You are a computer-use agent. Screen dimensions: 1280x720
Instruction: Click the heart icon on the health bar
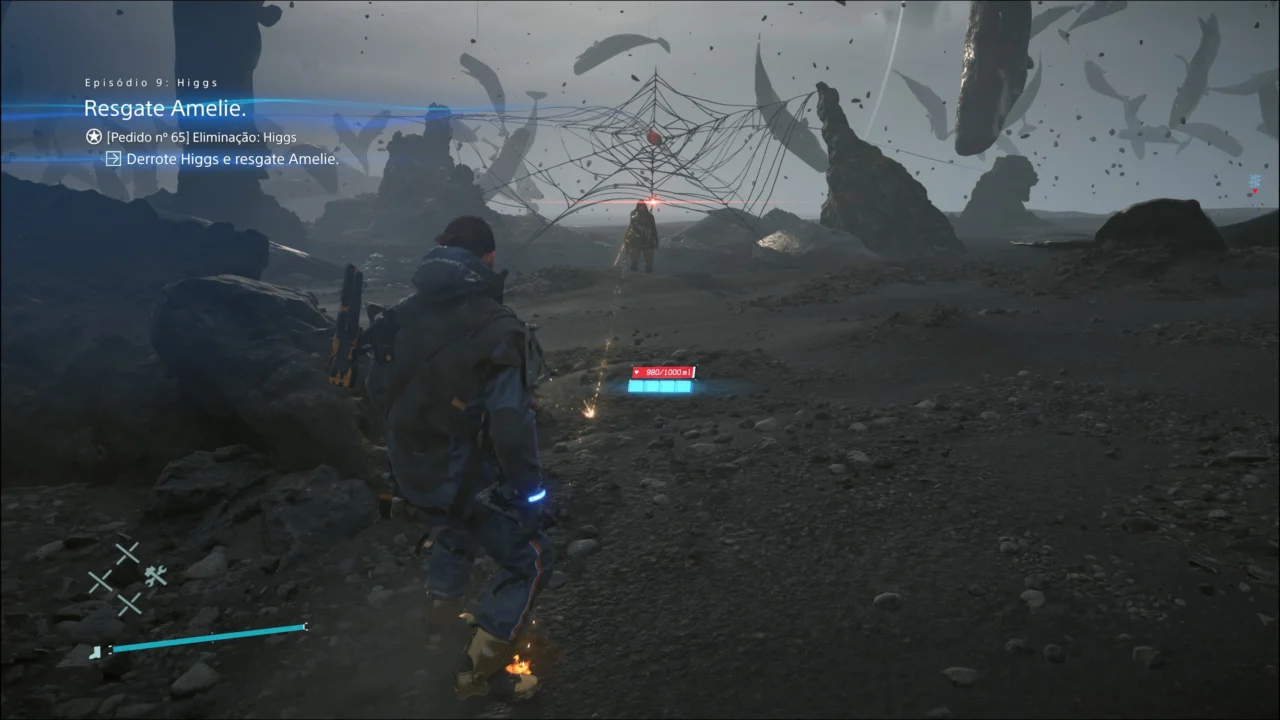click(637, 372)
